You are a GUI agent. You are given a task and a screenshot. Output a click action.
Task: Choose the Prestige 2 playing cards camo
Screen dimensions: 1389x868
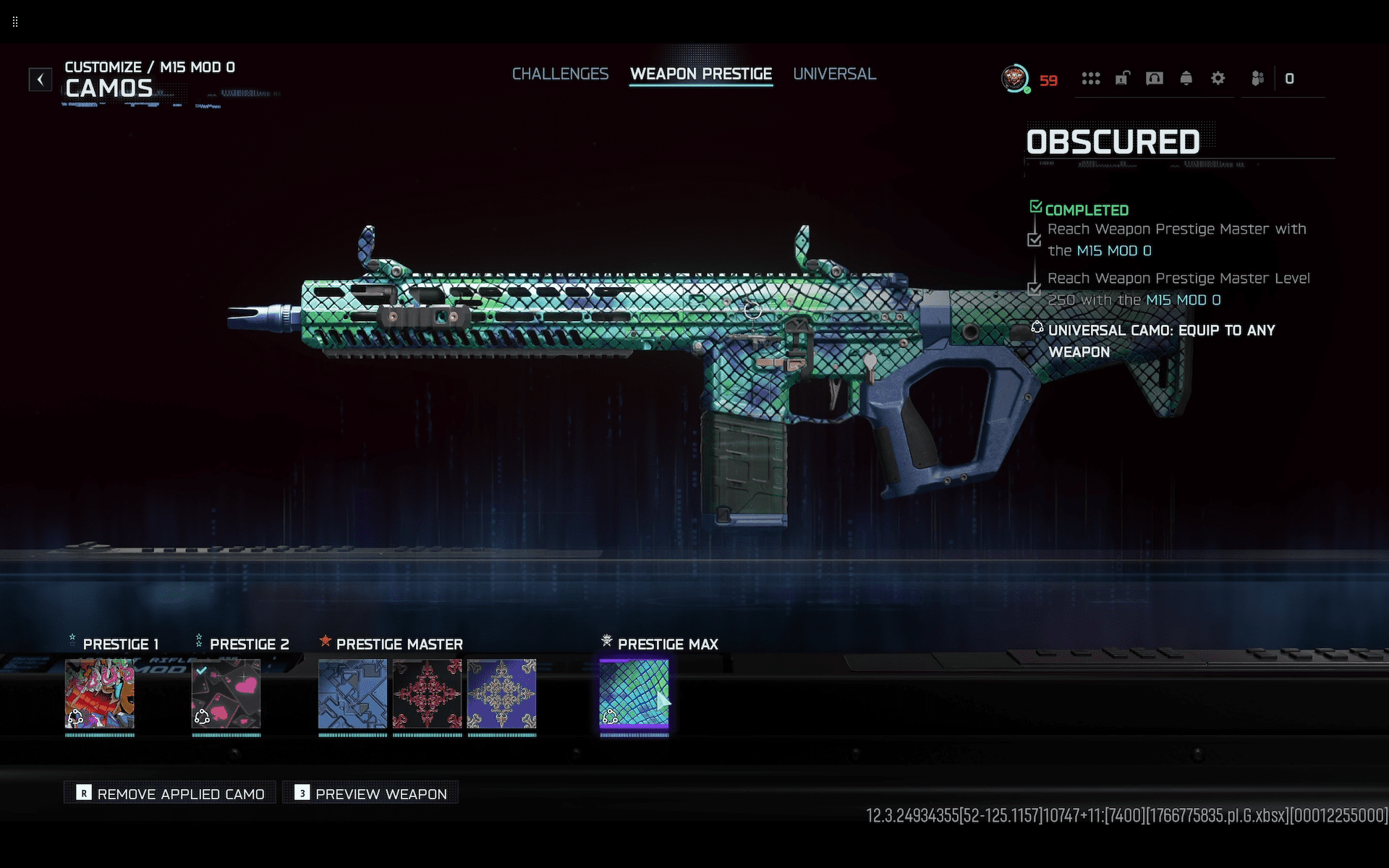[226, 693]
